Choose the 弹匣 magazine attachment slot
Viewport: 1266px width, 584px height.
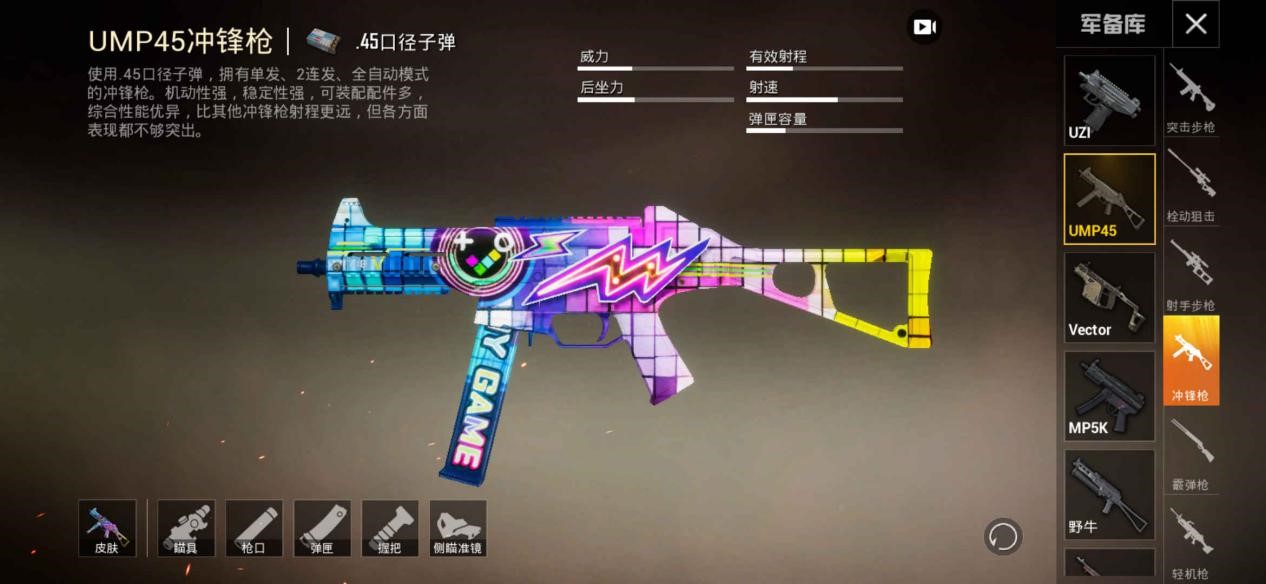(x=322, y=528)
